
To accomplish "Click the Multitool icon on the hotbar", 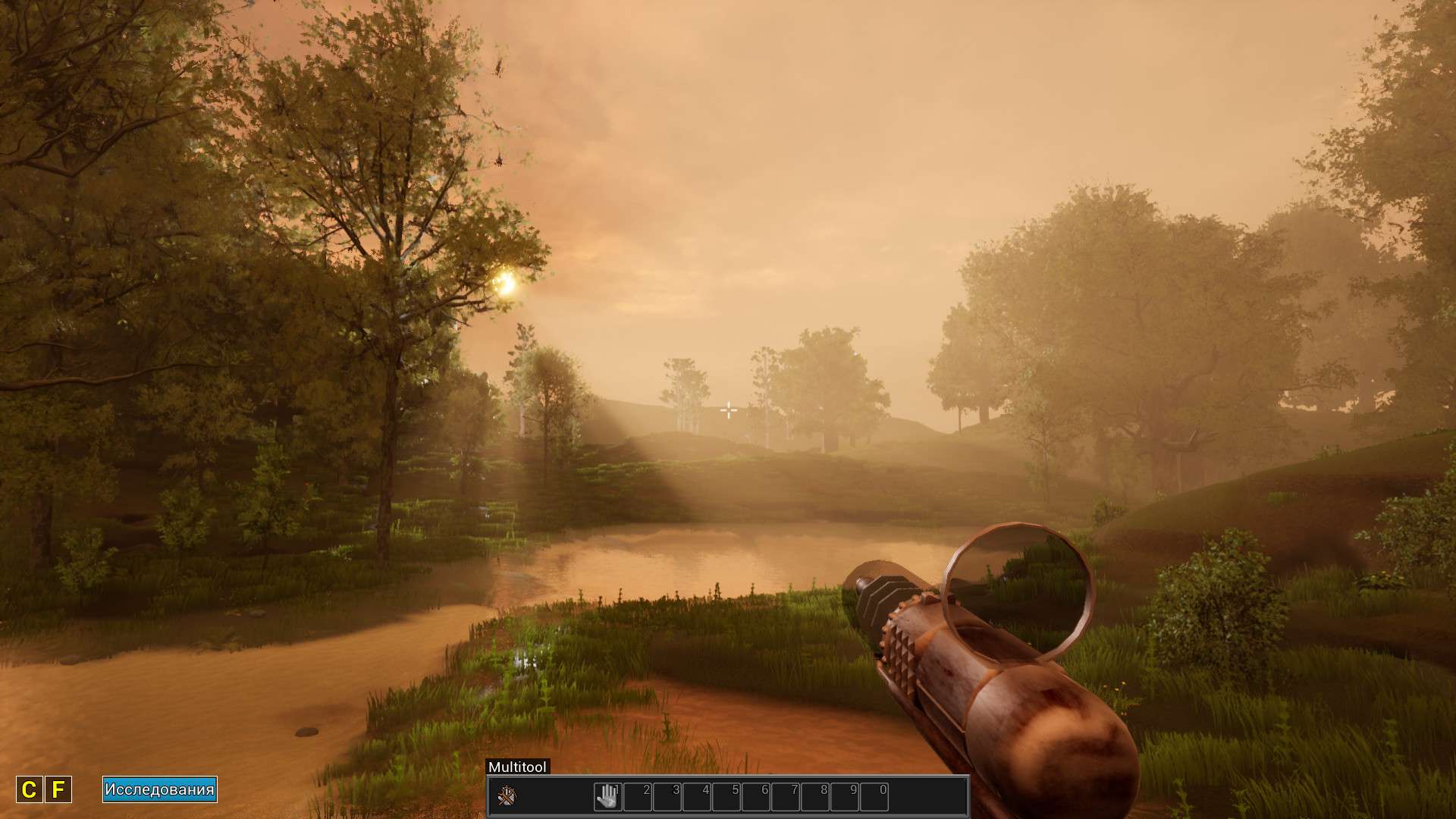I will coord(507,796).
